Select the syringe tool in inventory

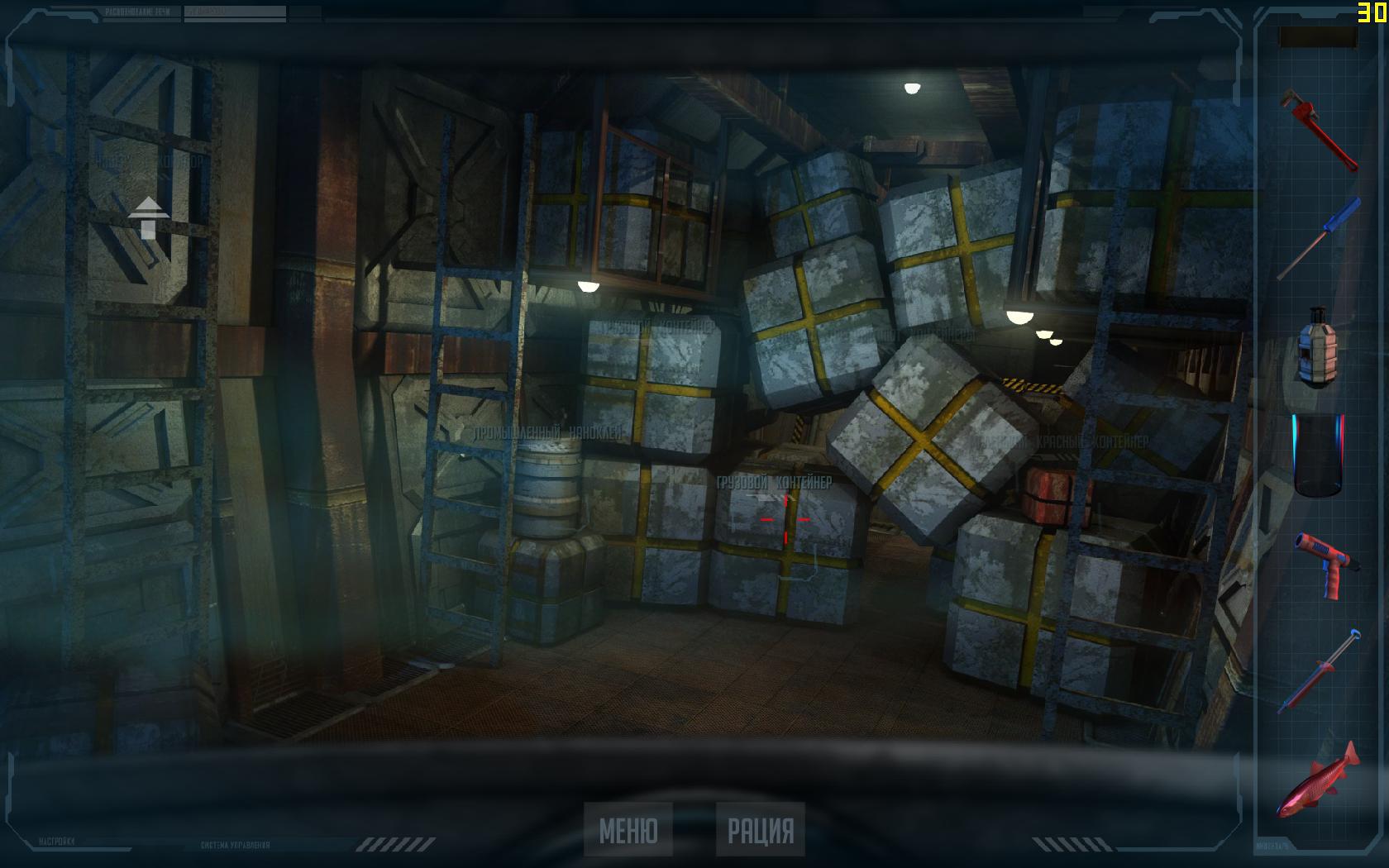point(1318,670)
